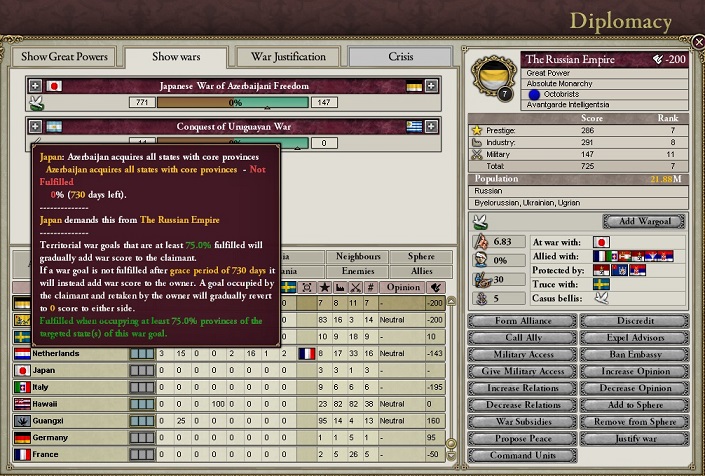The image size is (705, 476).
Task: Close the Diplomacy window
Action: (697, 42)
